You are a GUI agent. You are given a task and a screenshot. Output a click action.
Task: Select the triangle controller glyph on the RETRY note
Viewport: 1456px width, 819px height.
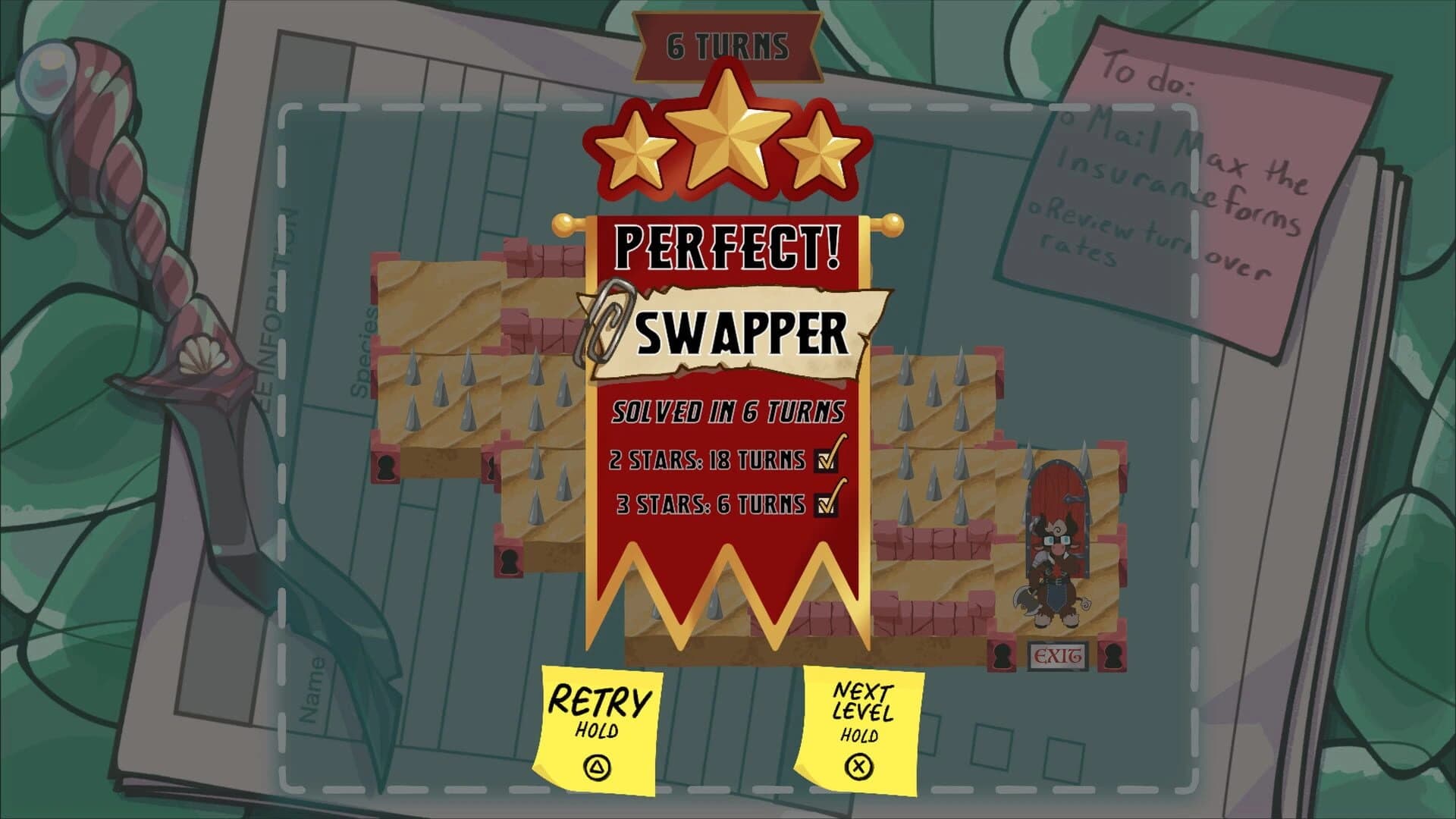[x=596, y=766]
